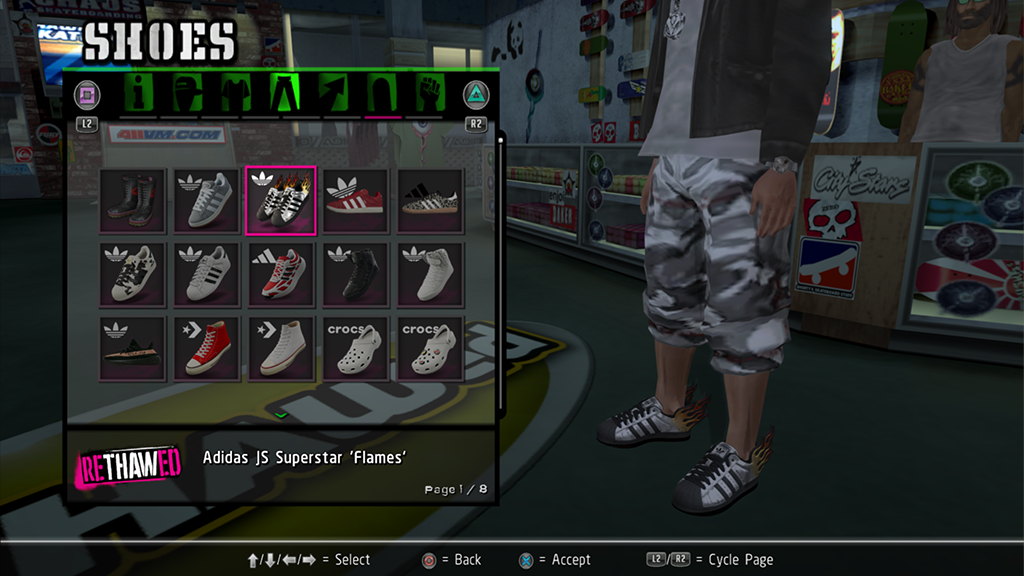
Task: Switch to the info category tab
Action: click(x=137, y=95)
